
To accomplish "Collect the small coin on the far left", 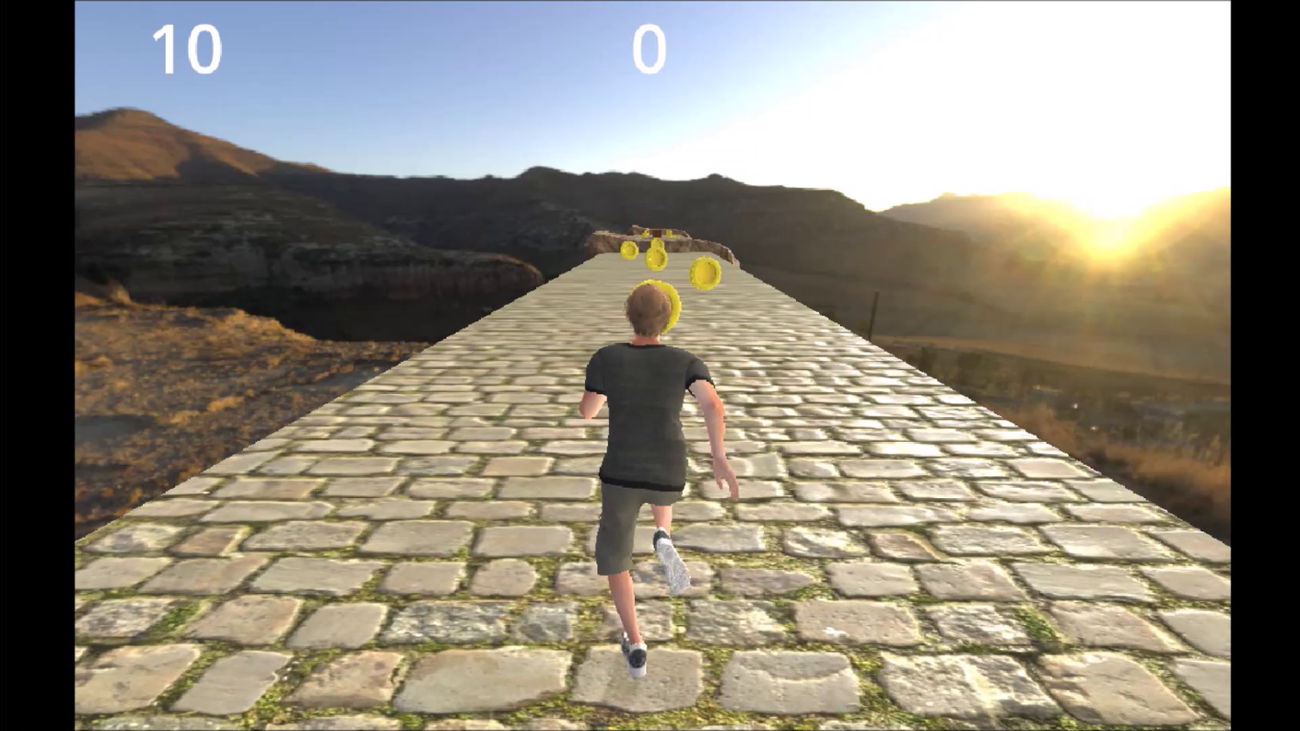I will tap(628, 251).
